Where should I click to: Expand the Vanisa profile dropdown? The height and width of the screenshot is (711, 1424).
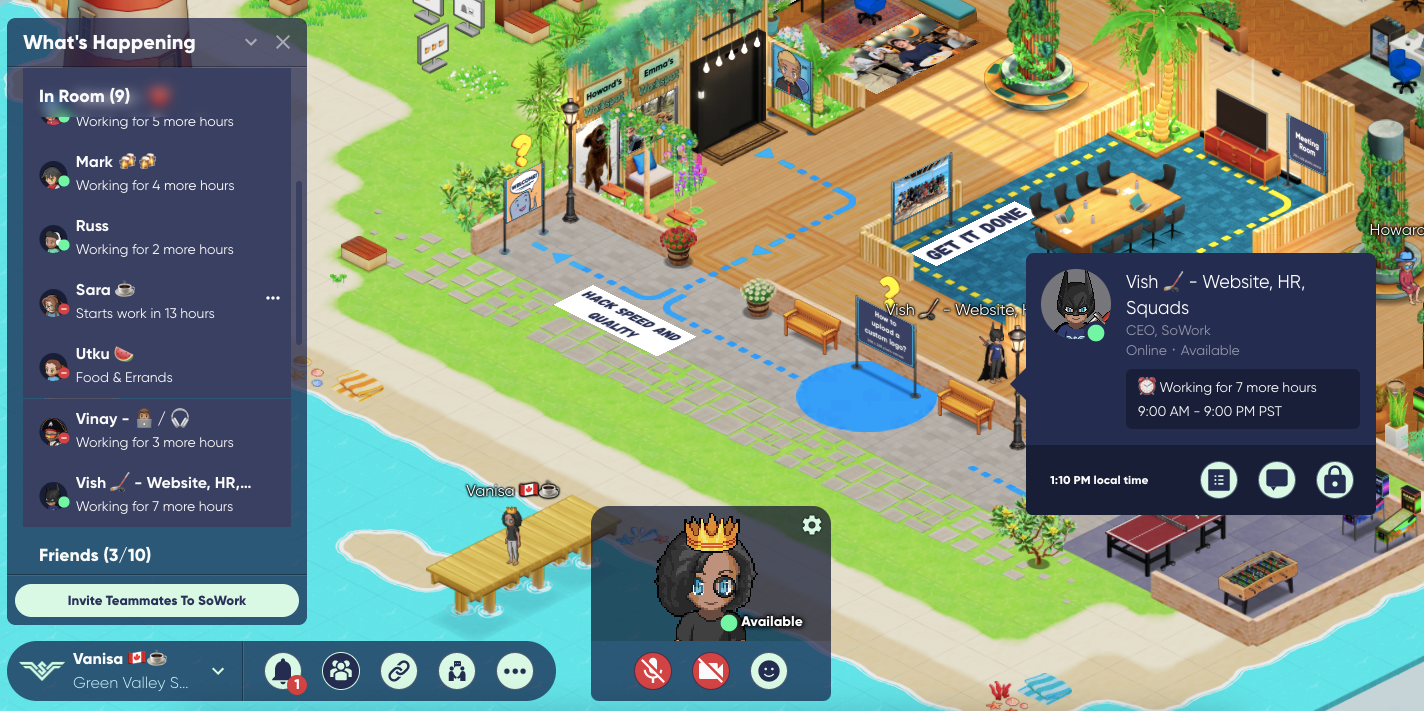218,671
